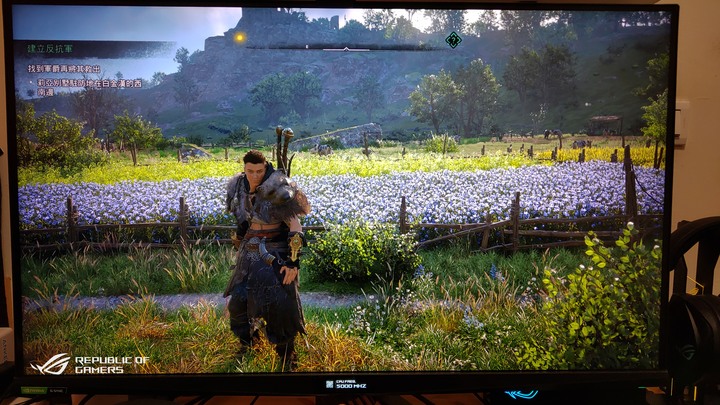Click the compass bar
720x405 pixels.
click(350, 46)
